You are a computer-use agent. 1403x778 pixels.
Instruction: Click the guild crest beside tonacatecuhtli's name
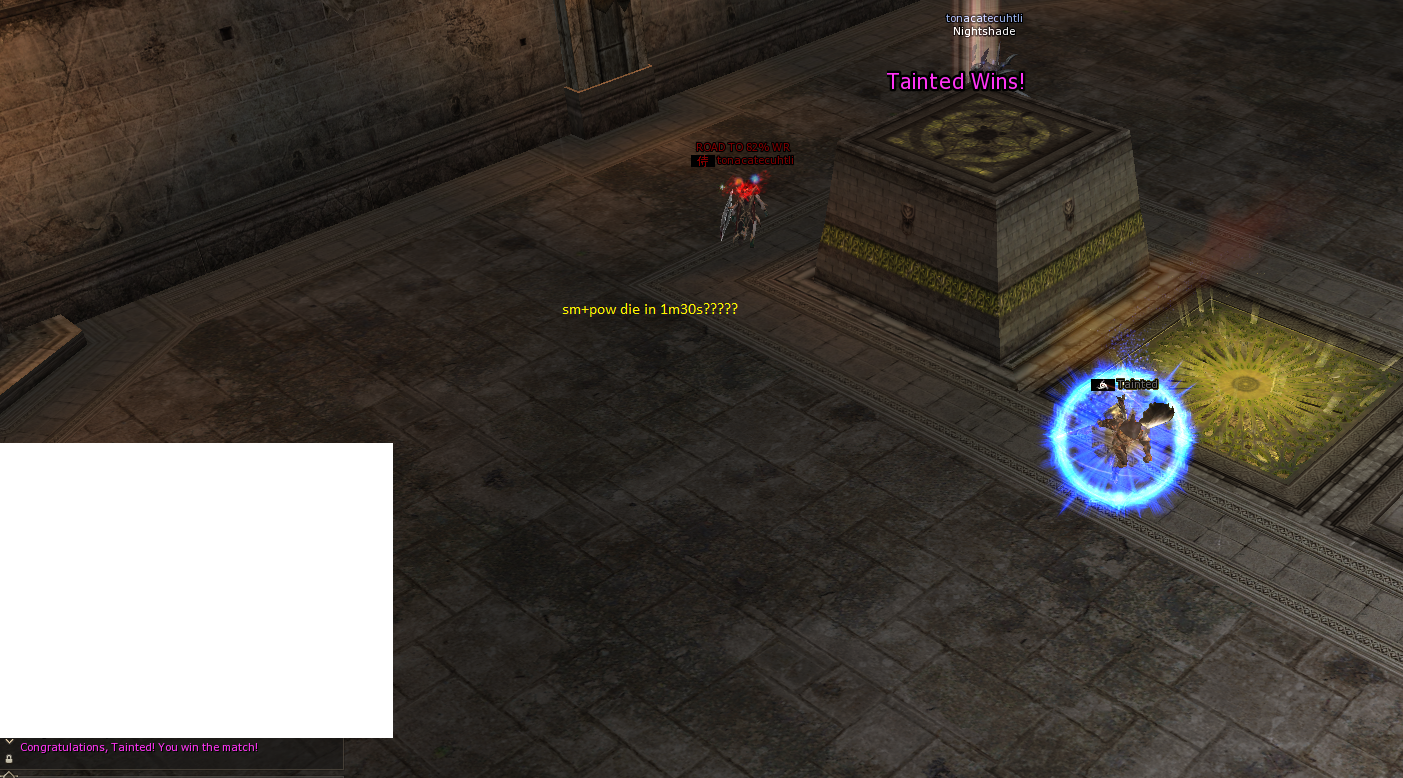click(701, 159)
